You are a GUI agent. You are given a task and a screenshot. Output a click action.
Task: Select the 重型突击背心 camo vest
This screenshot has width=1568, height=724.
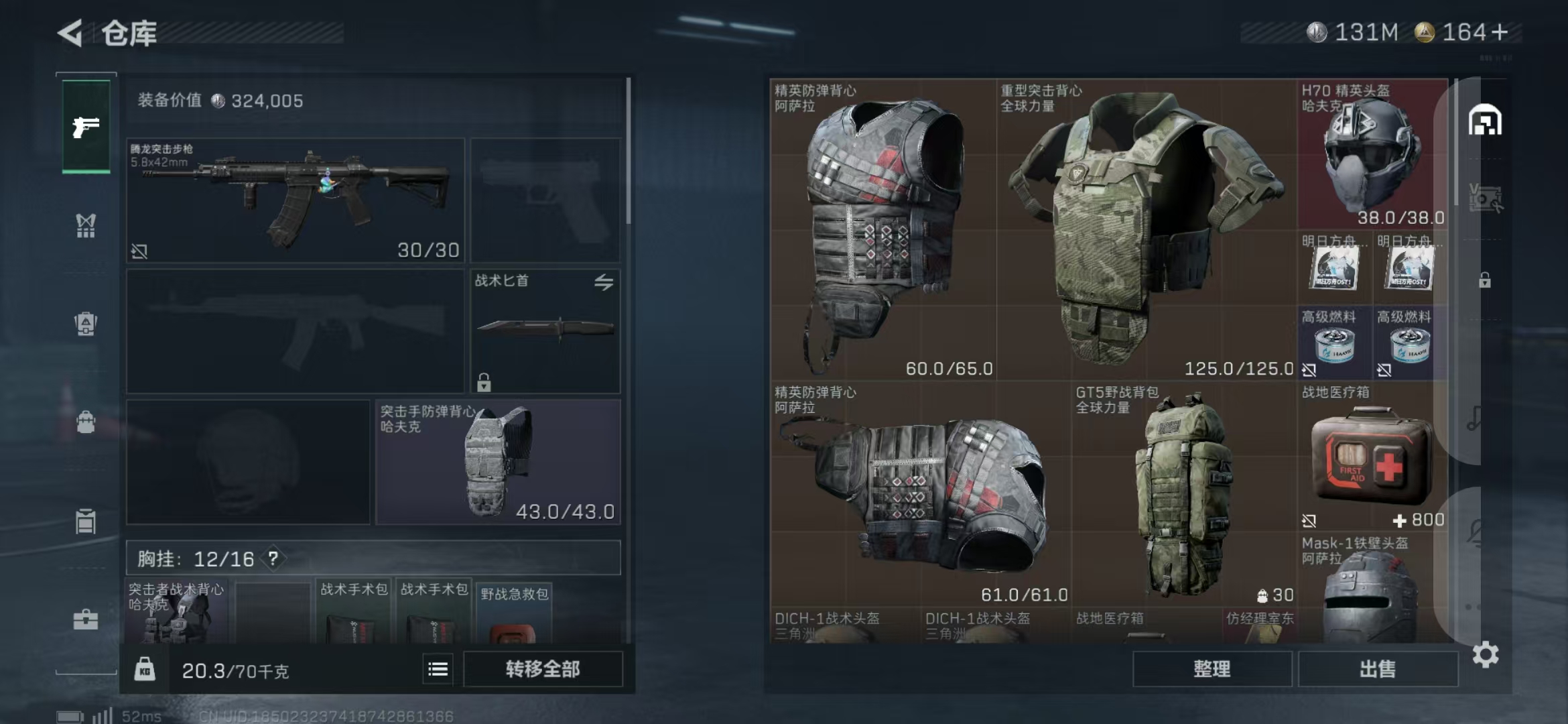tap(1146, 228)
